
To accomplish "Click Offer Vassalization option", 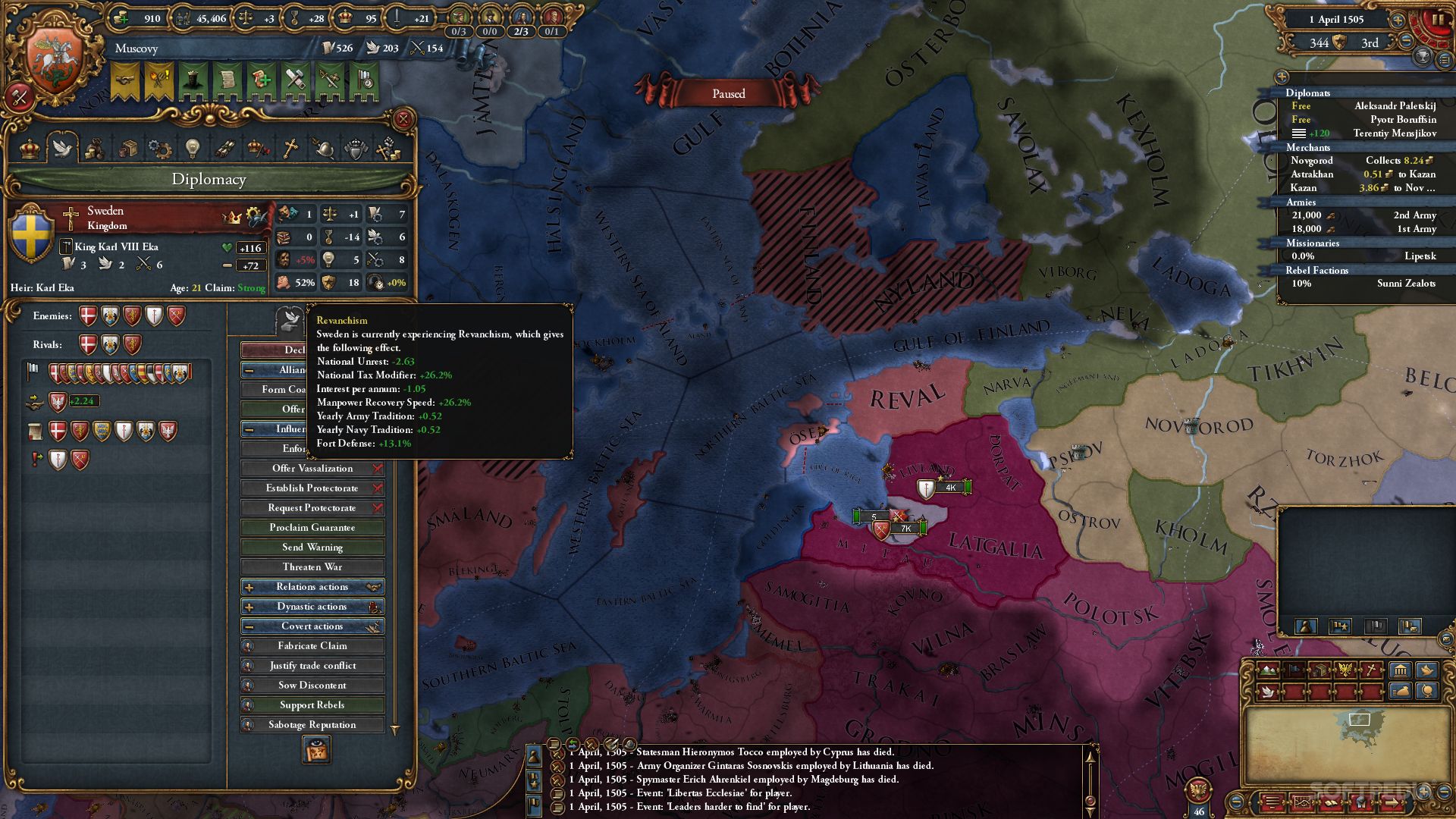I will point(312,469).
